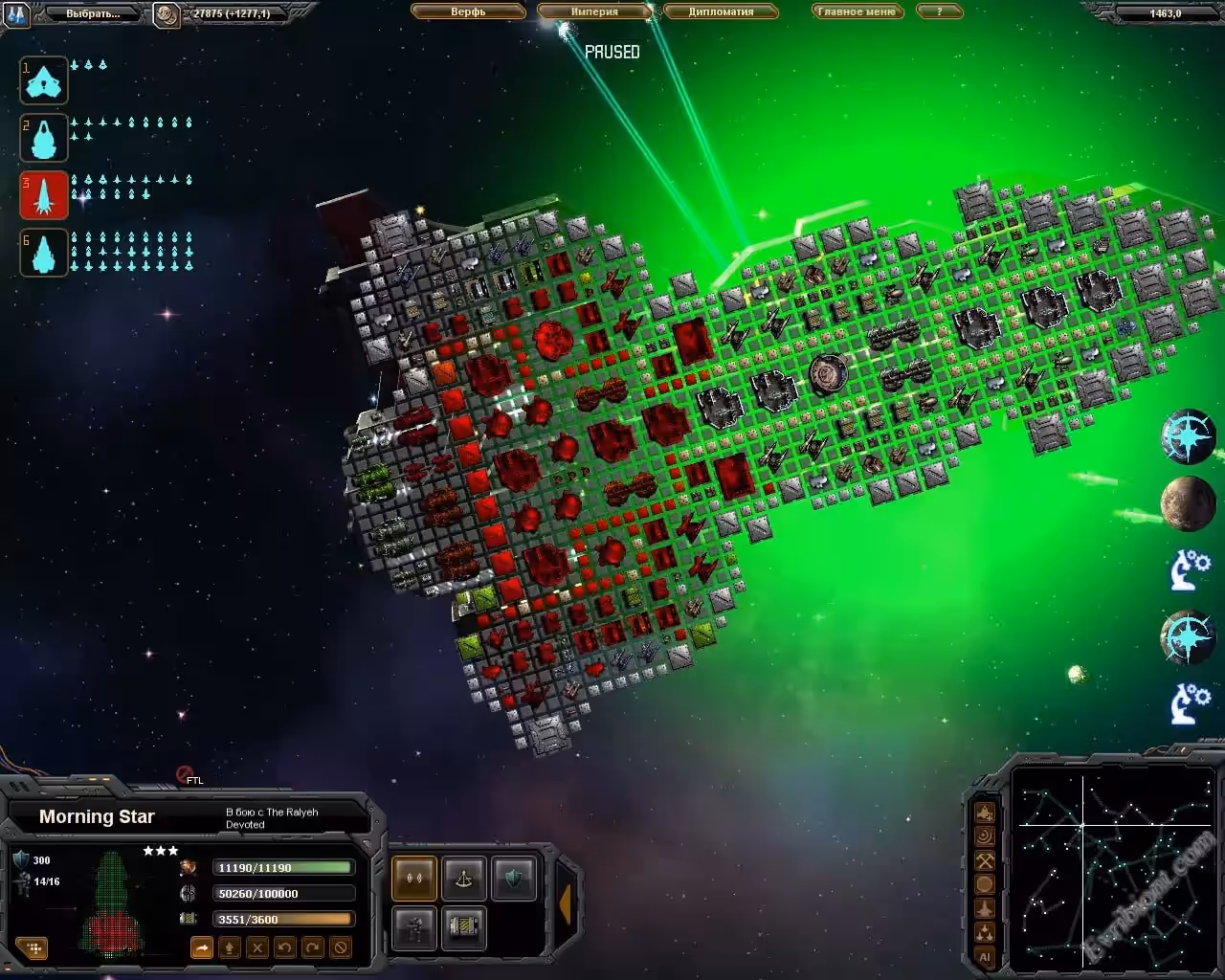Open the Верфь shipyard menu
This screenshot has height=980, width=1225.
(x=468, y=11)
